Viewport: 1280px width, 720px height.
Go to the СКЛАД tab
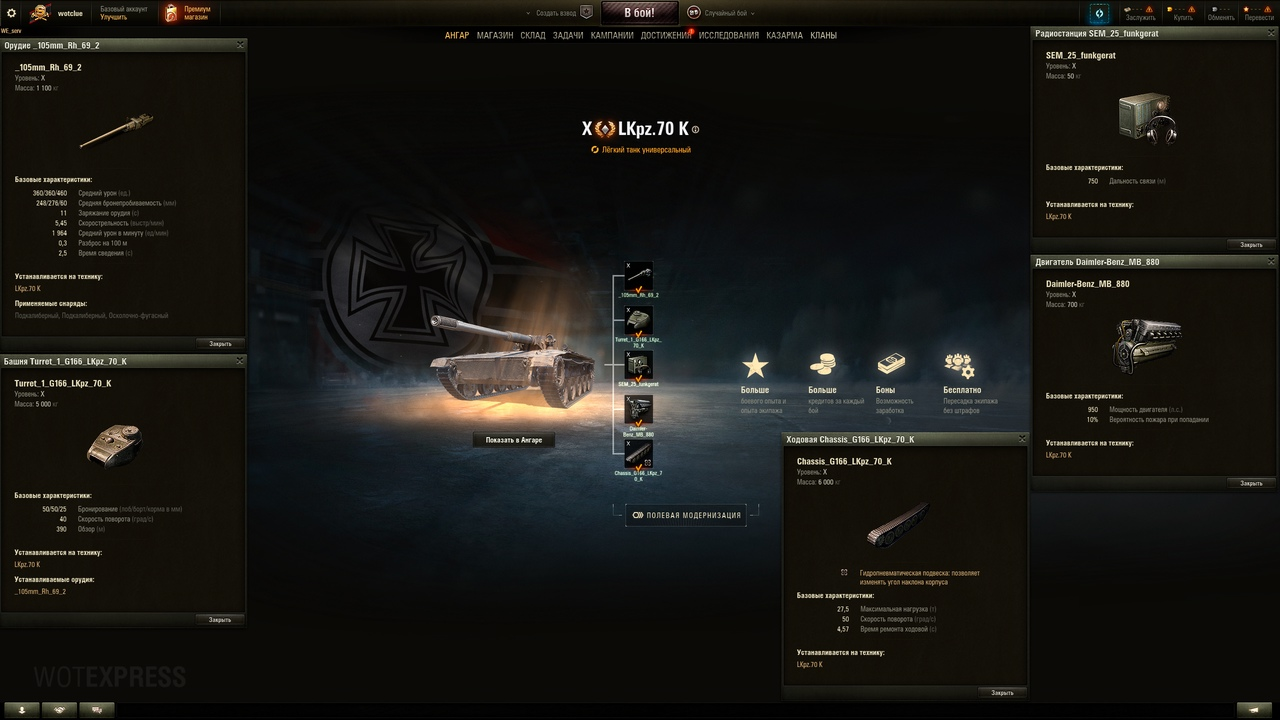pyautogui.click(x=533, y=36)
